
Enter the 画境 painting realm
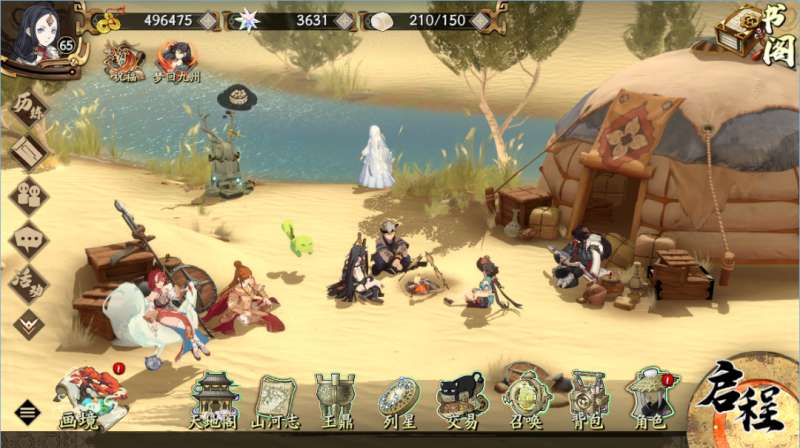pos(88,398)
